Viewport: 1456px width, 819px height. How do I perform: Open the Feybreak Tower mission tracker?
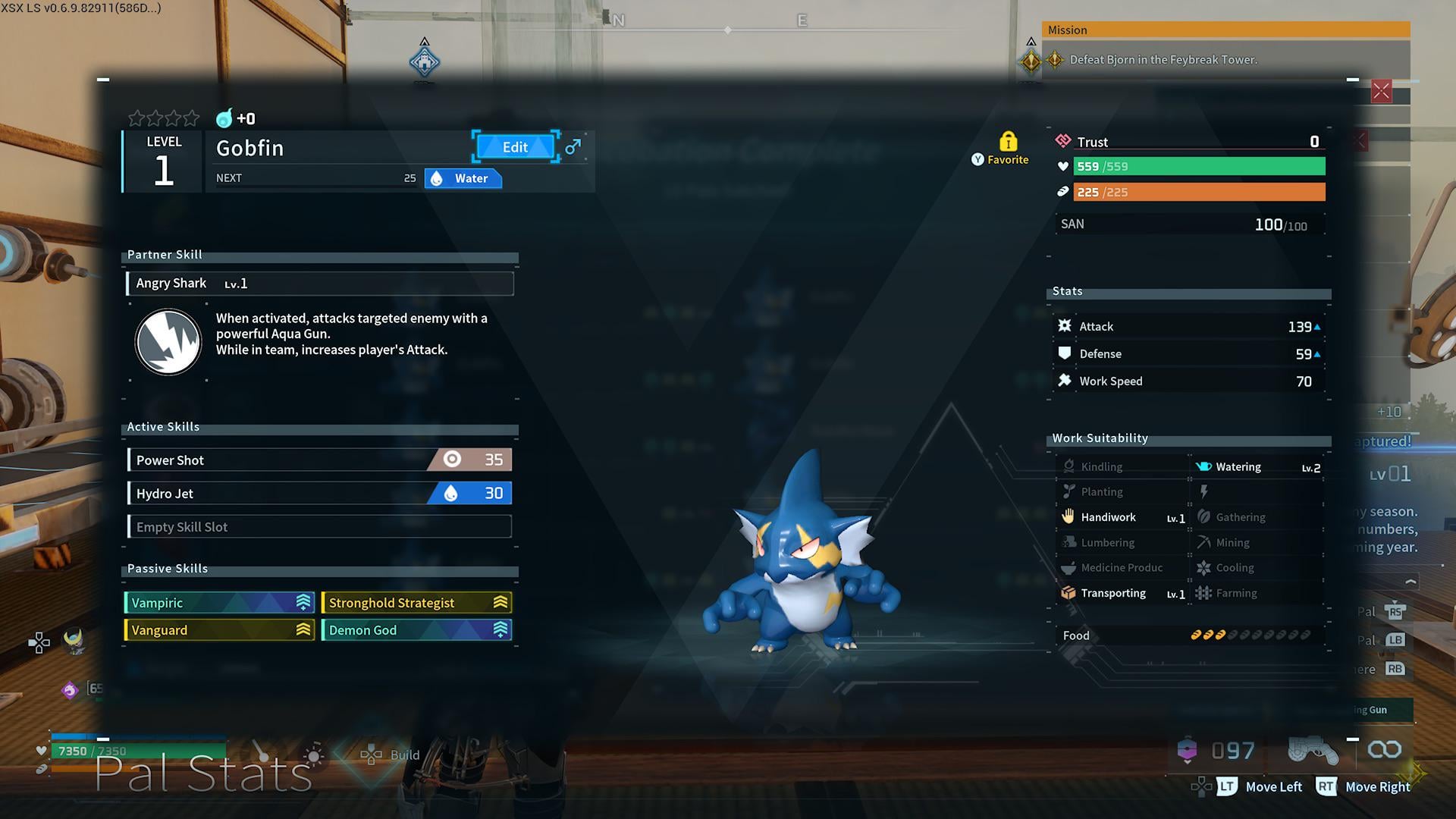point(1163,59)
